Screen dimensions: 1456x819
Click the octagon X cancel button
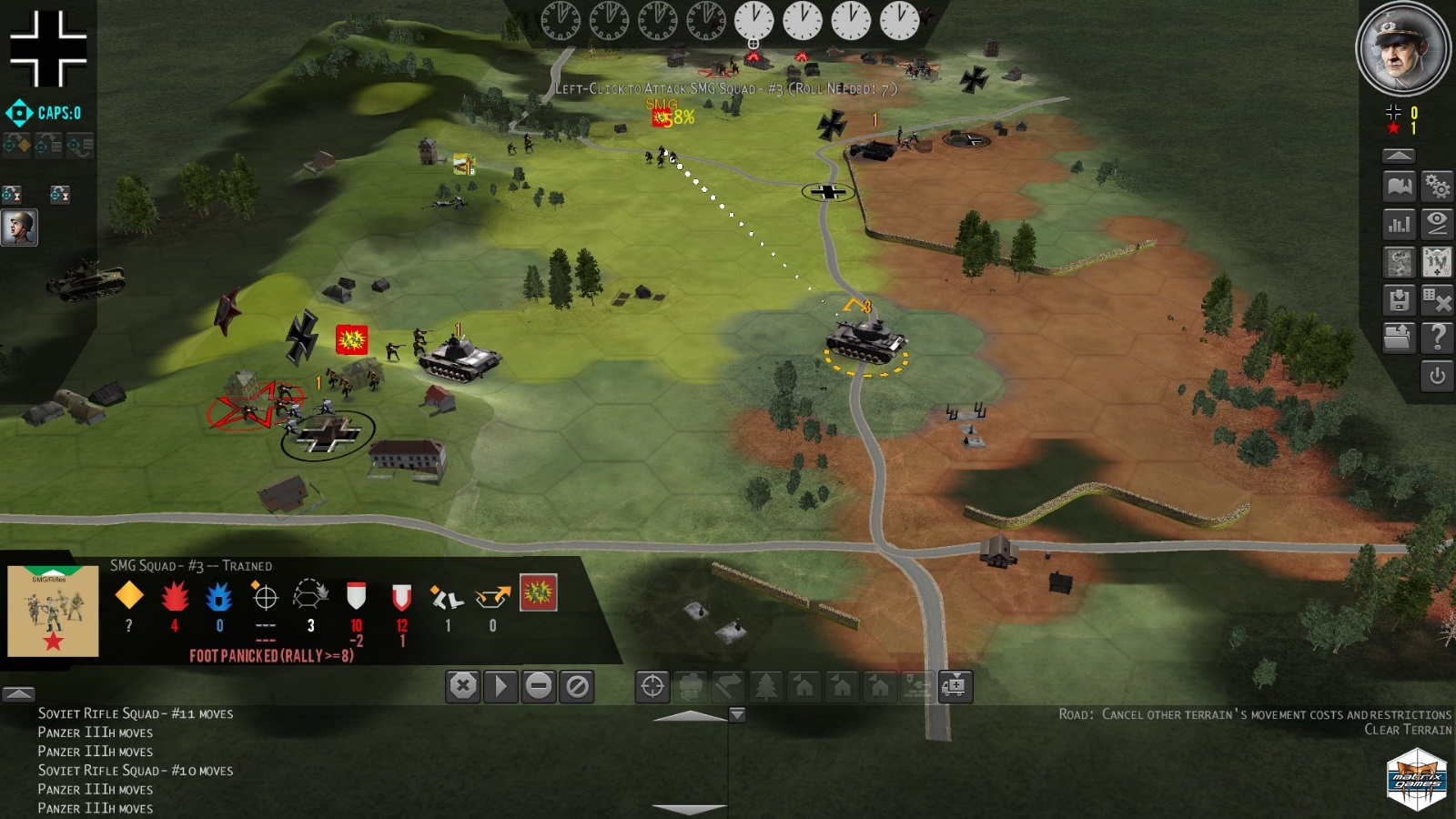(462, 686)
